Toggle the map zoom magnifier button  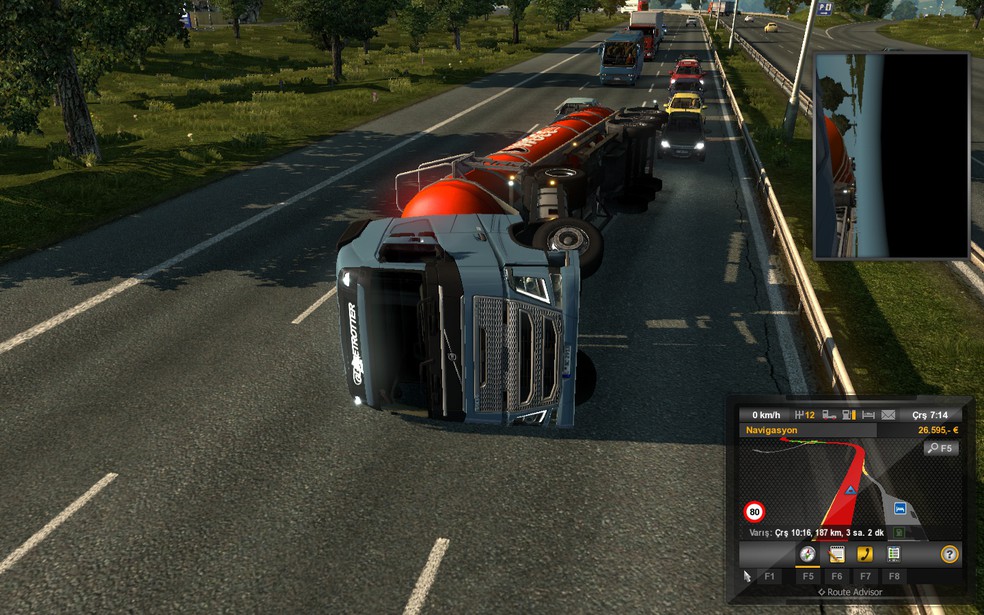(x=941, y=449)
